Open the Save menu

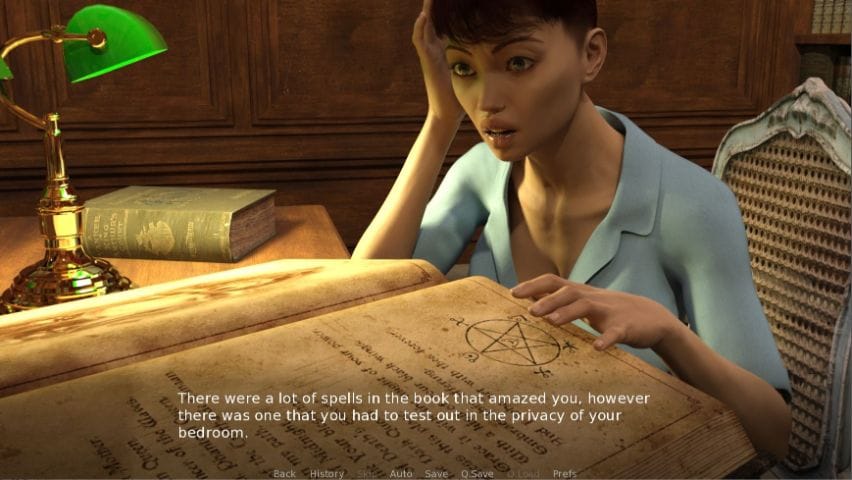[436, 473]
